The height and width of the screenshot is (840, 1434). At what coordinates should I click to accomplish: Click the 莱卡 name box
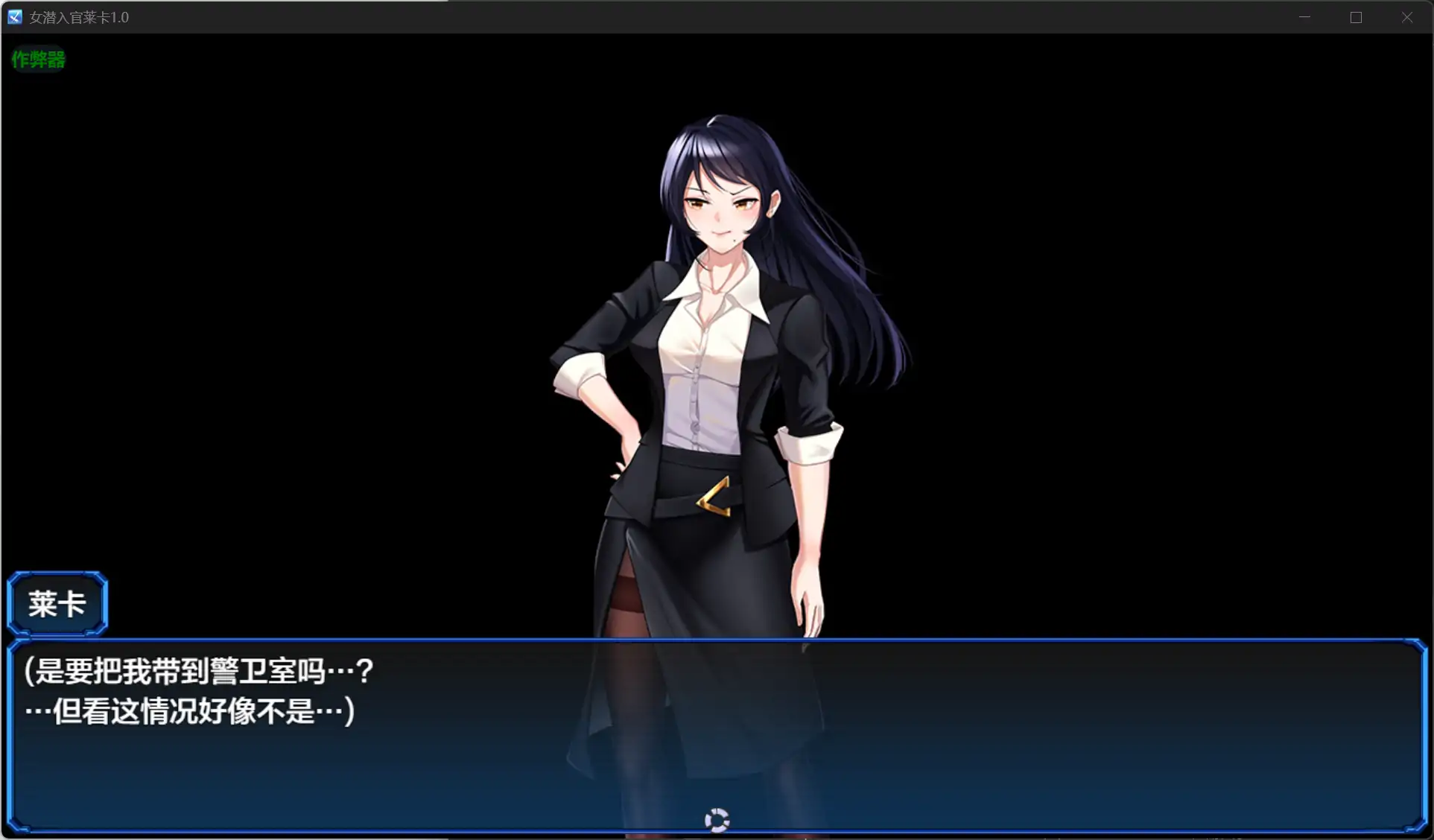click(x=57, y=604)
